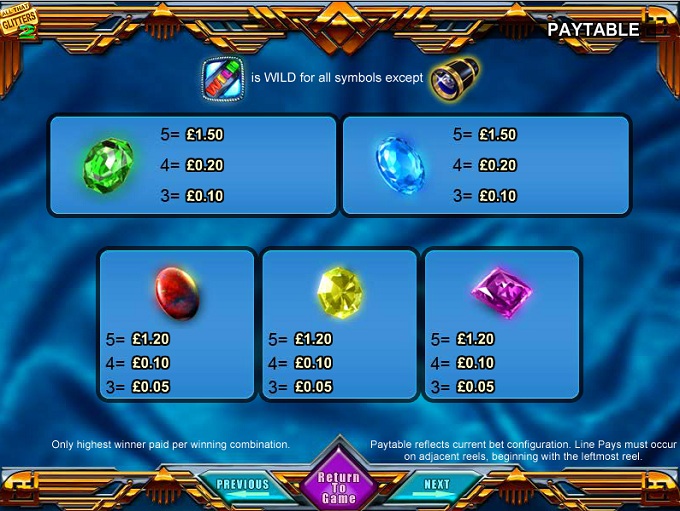
Task: Go to the previous paytable page
Action: 243,485
